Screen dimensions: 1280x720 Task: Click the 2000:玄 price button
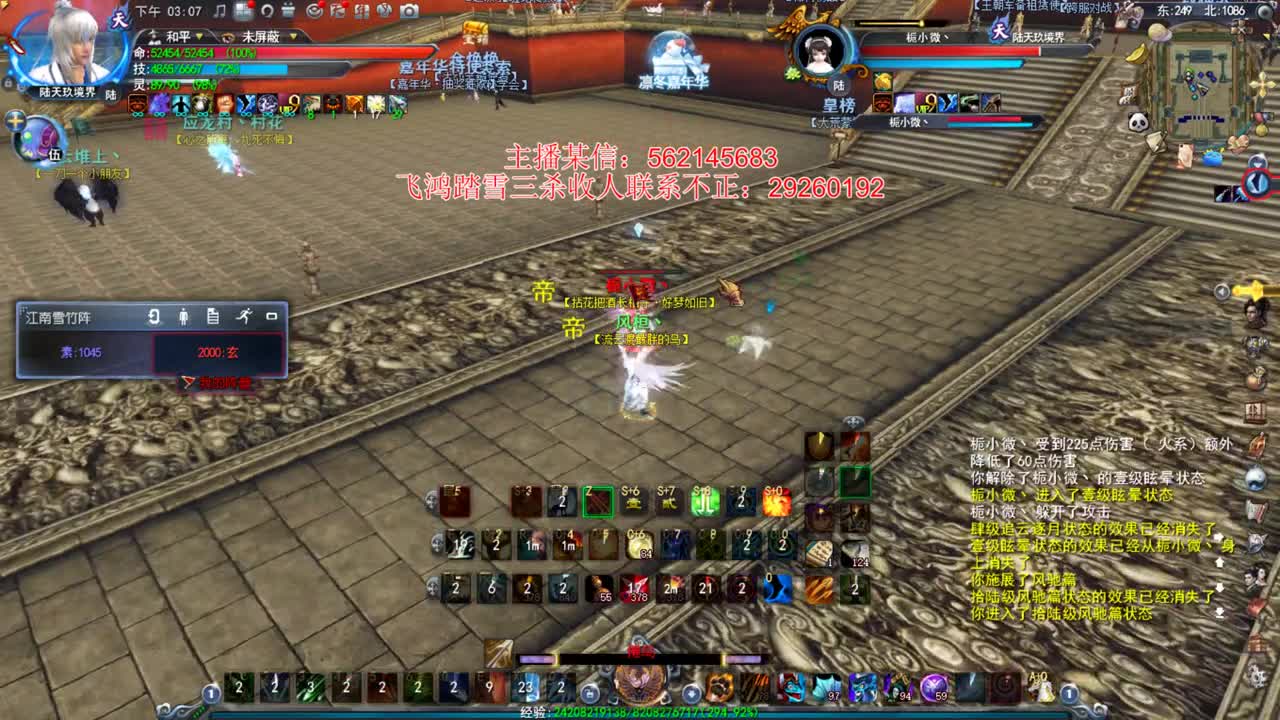(x=217, y=352)
